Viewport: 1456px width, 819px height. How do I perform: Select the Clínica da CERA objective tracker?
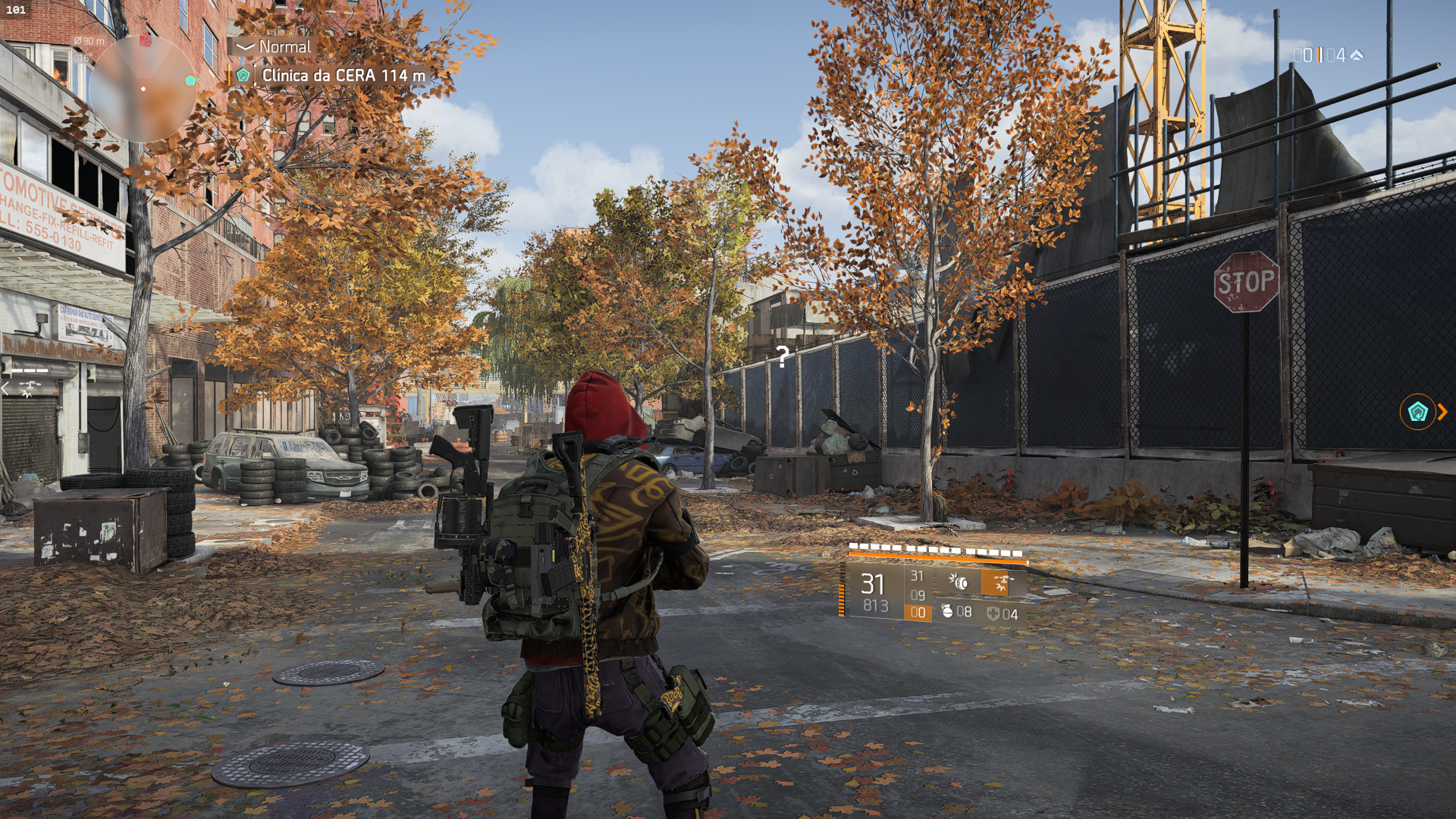point(343,75)
